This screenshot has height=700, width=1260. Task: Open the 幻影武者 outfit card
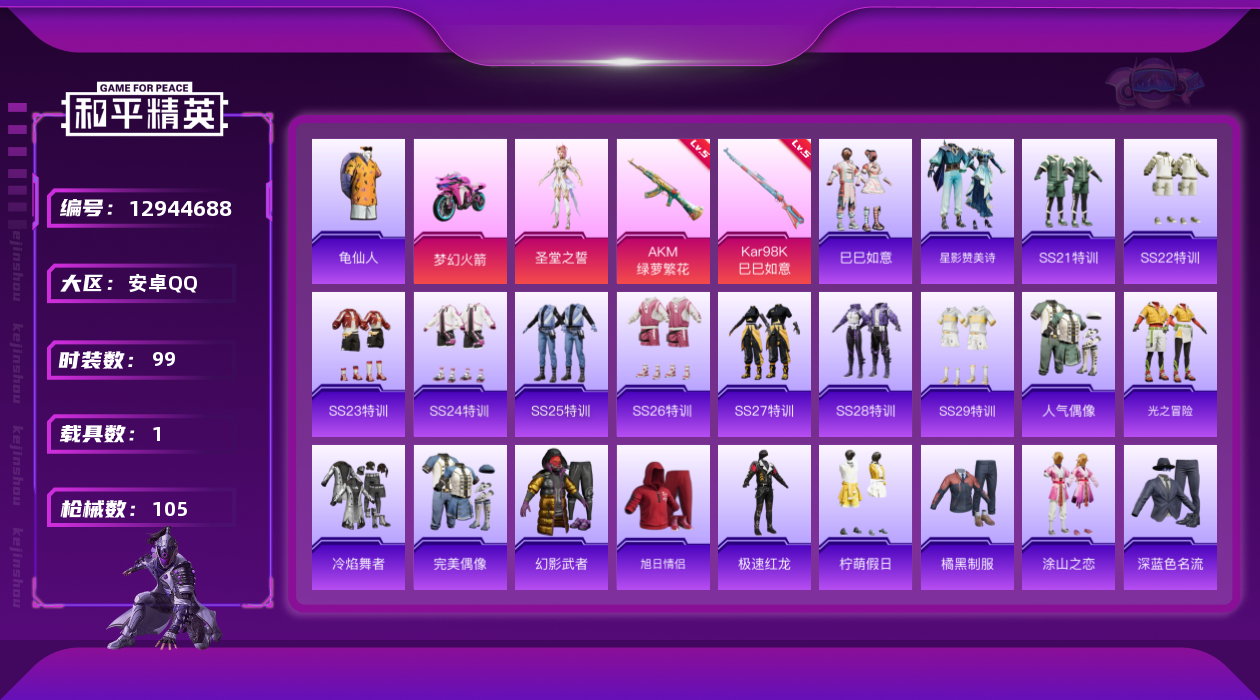pos(561,517)
